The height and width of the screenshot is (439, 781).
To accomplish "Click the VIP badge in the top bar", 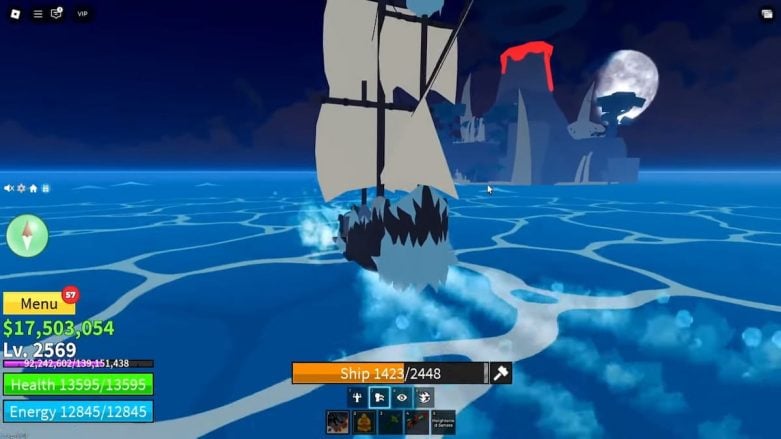I will [x=82, y=14].
